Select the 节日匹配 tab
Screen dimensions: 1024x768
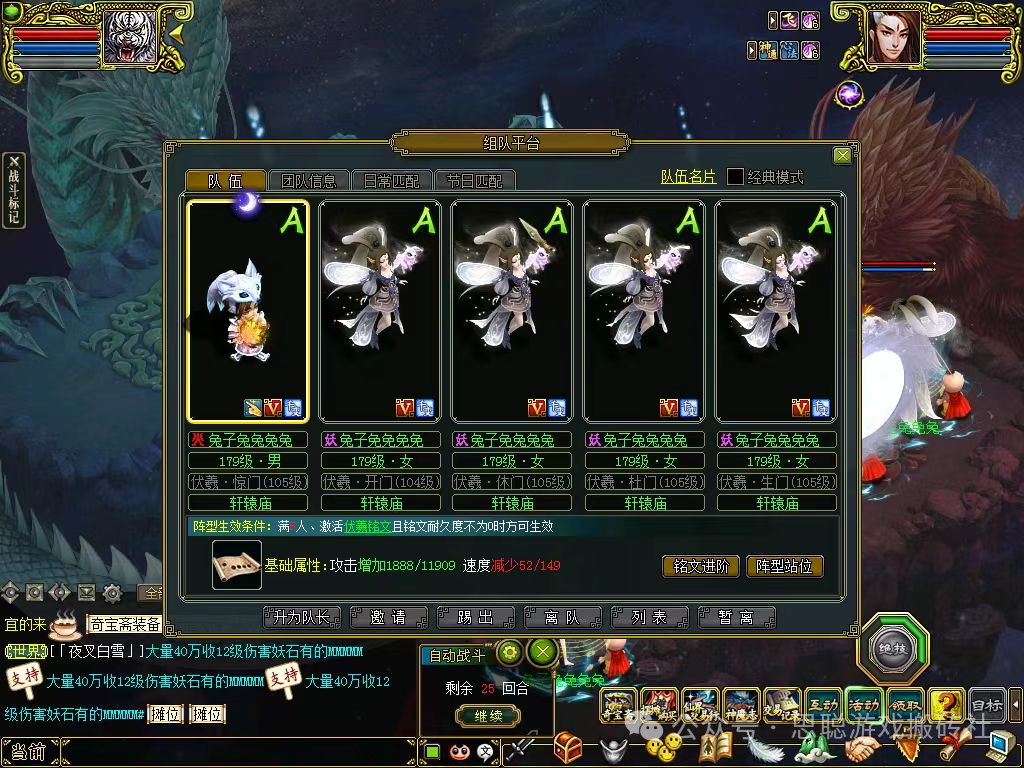click(x=474, y=181)
